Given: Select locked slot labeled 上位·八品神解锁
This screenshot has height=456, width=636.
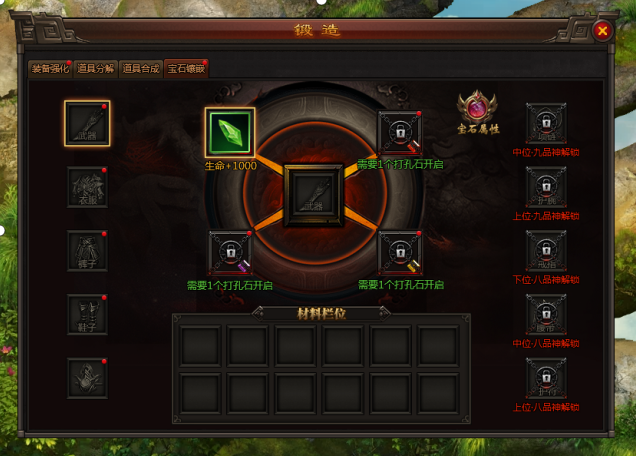Looking at the screenshot, I should tap(546, 378).
